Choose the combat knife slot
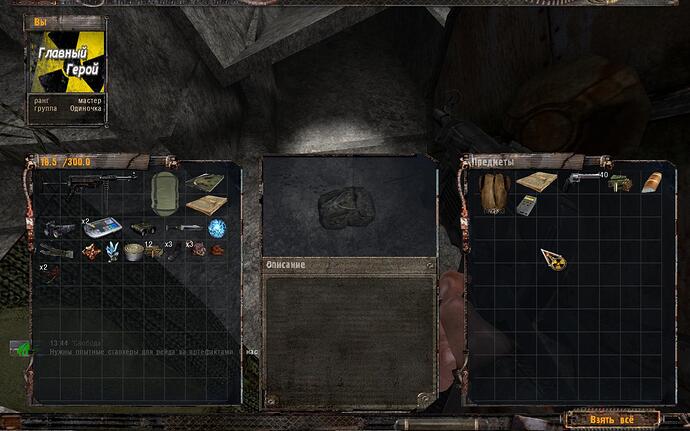Viewport: 690px width, 431px height. 185,229
